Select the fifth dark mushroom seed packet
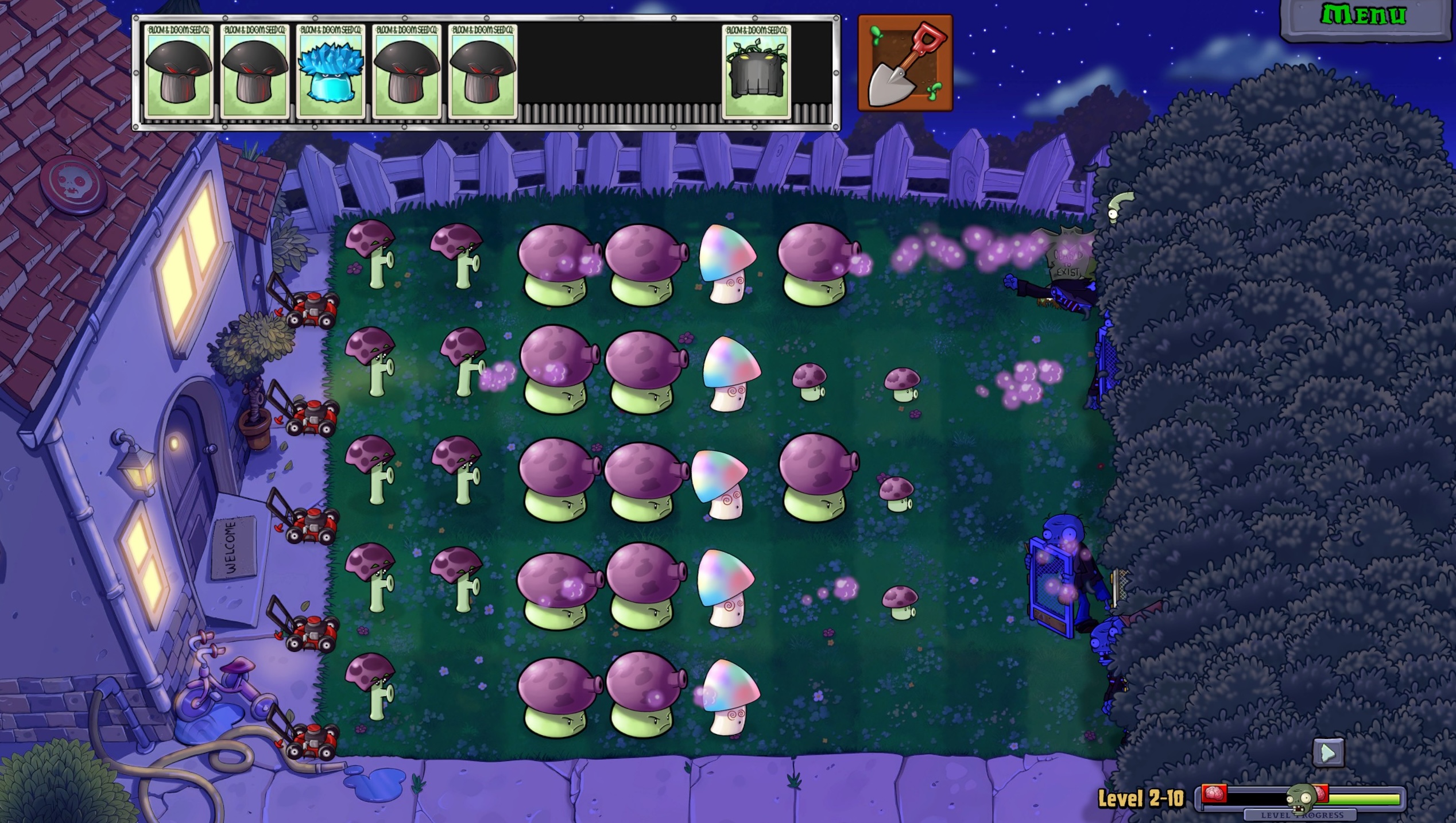Viewport: 1456px width, 823px height. (484, 72)
